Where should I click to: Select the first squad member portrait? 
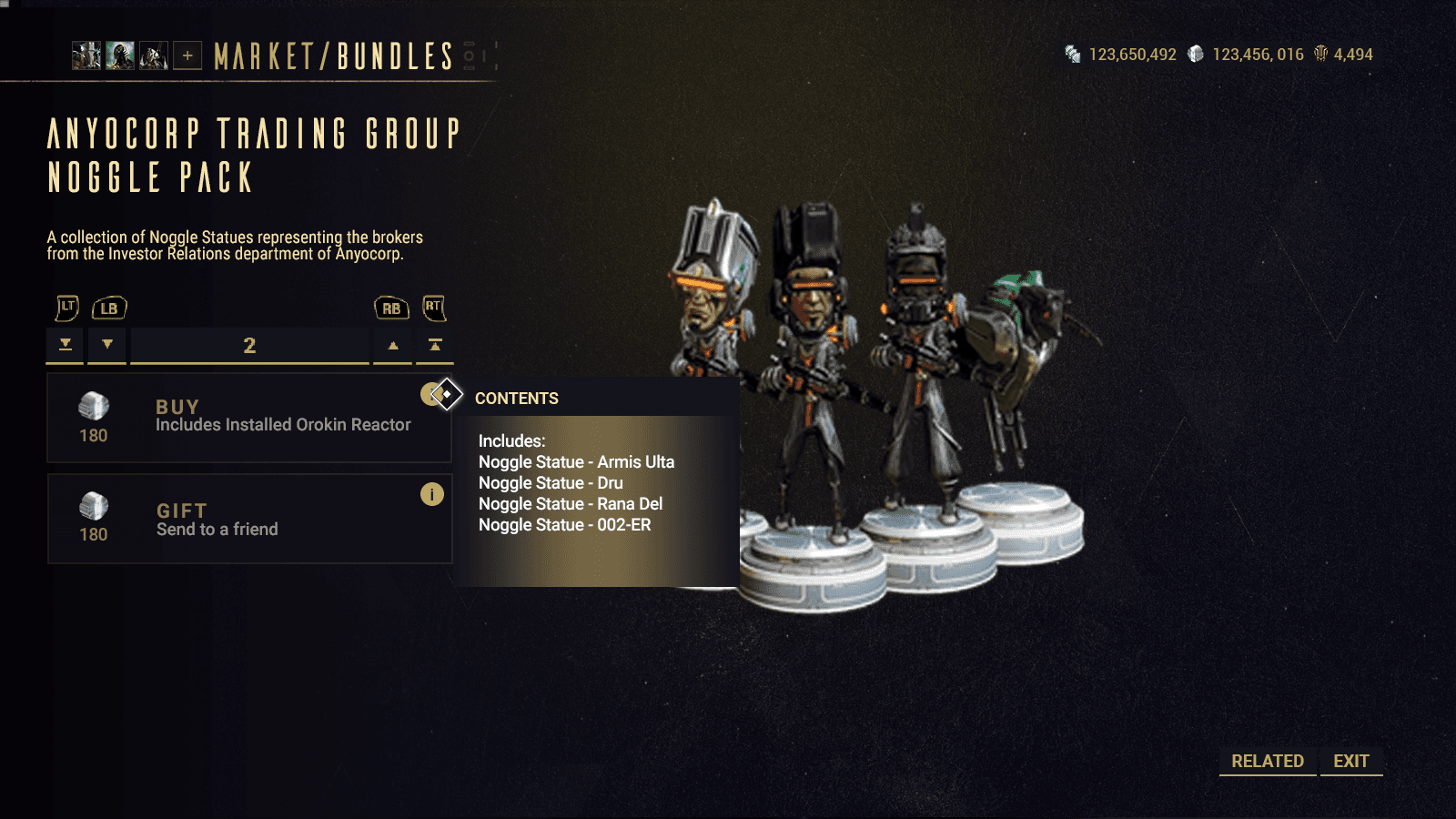click(86, 56)
